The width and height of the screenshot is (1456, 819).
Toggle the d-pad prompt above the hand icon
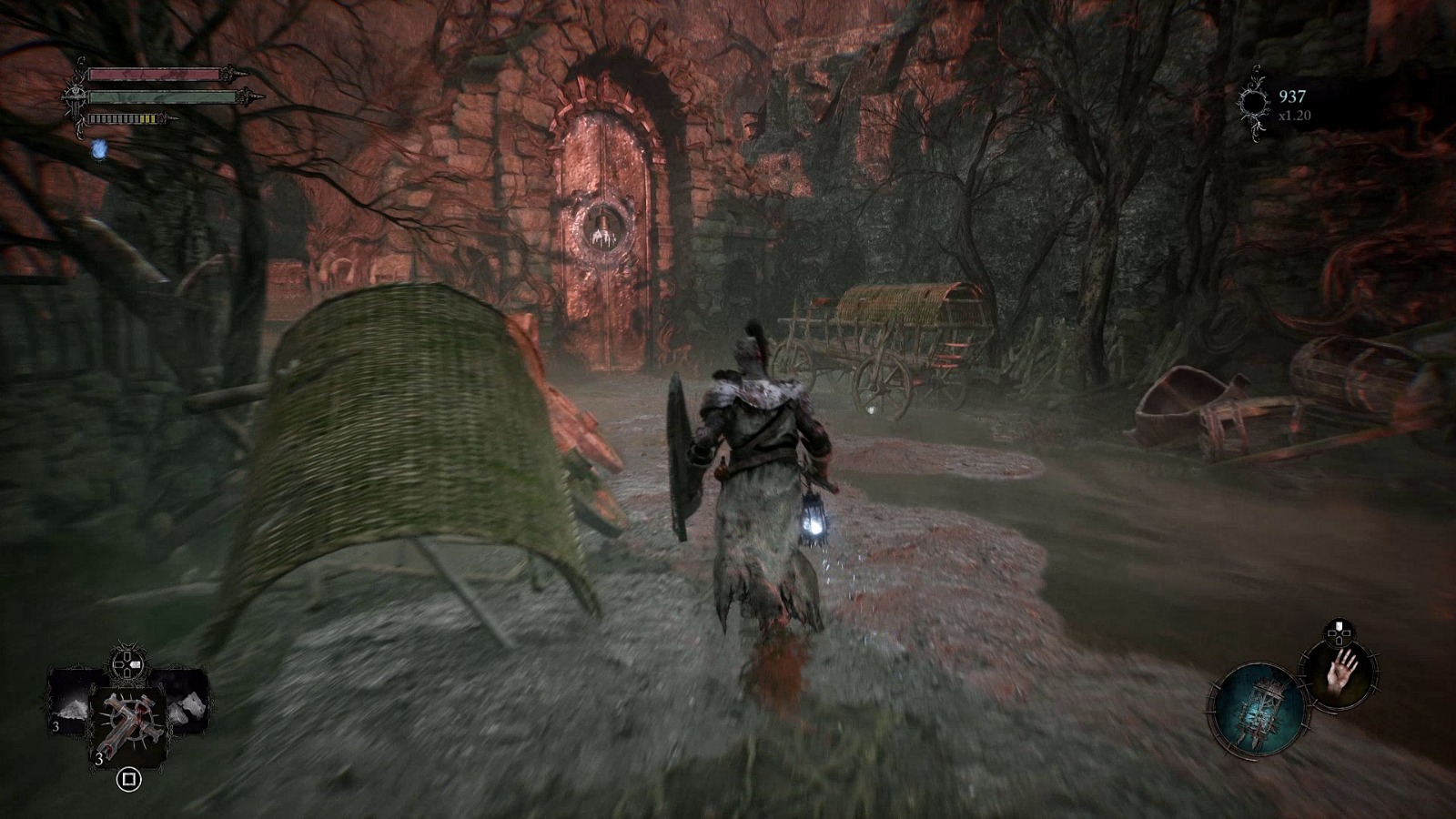pyautogui.click(x=1338, y=632)
